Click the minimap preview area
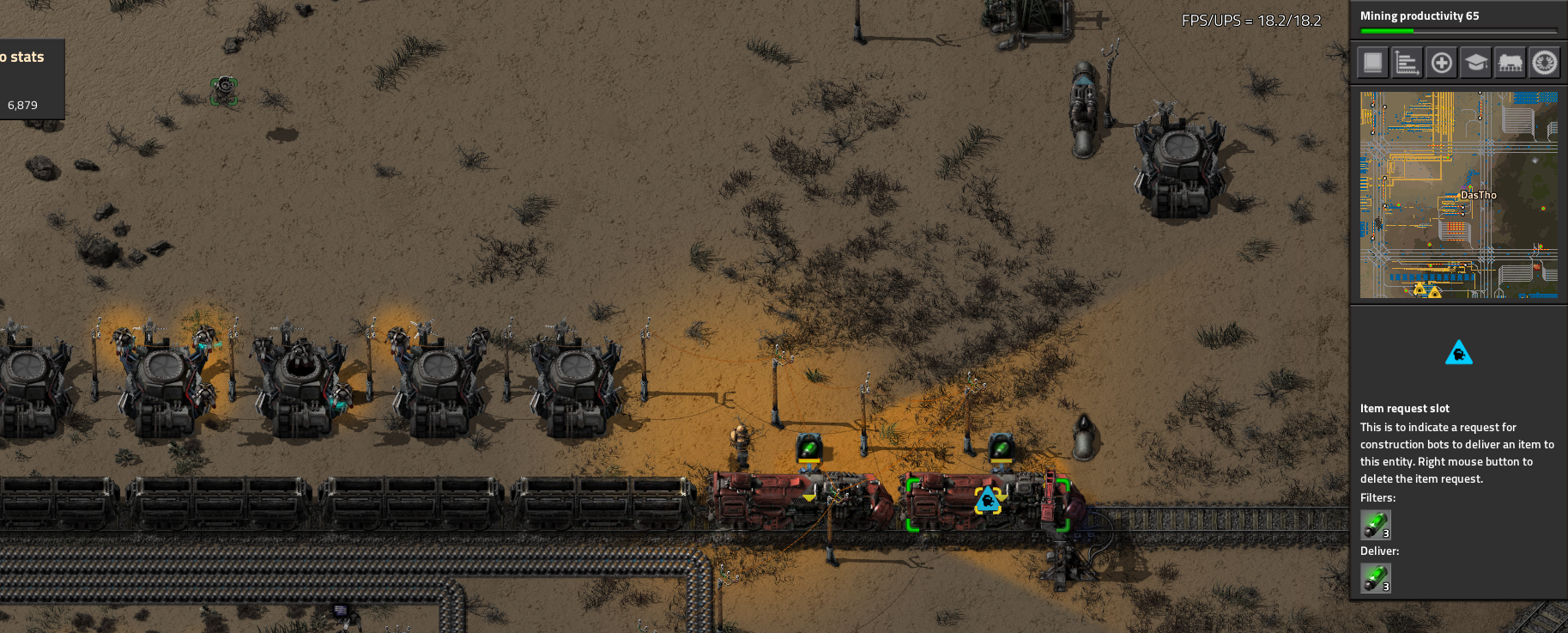The image size is (1568, 633). click(1457, 196)
